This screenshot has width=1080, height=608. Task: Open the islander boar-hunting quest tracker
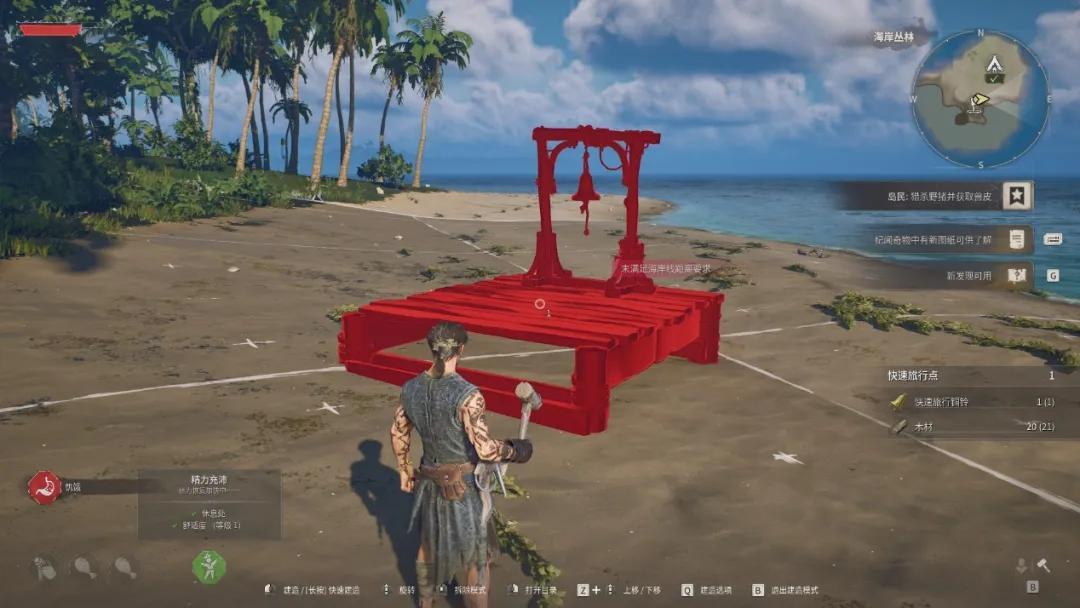[935, 196]
